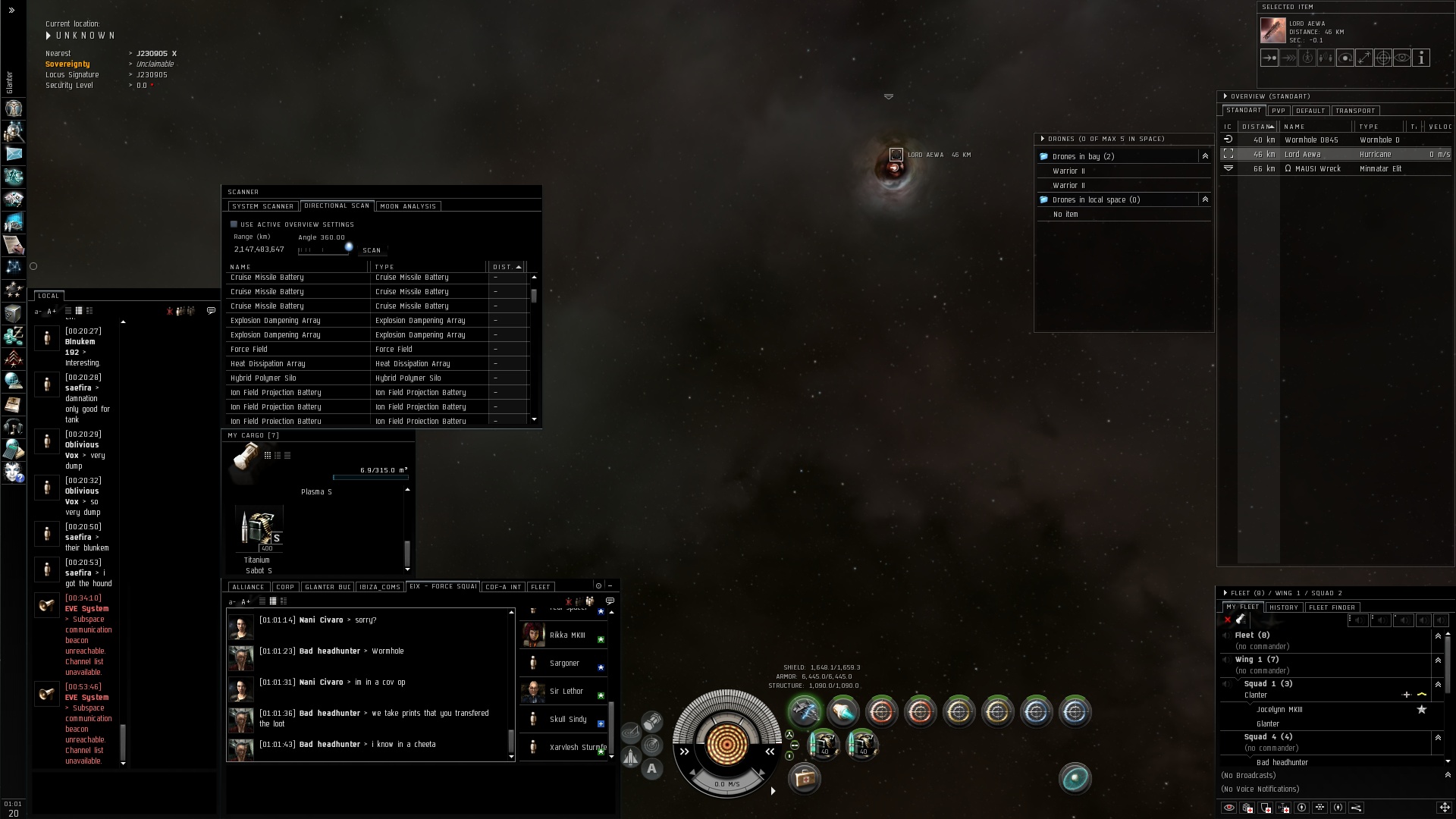Switch to the Fleet chat tab

click(x=541, y=587)
